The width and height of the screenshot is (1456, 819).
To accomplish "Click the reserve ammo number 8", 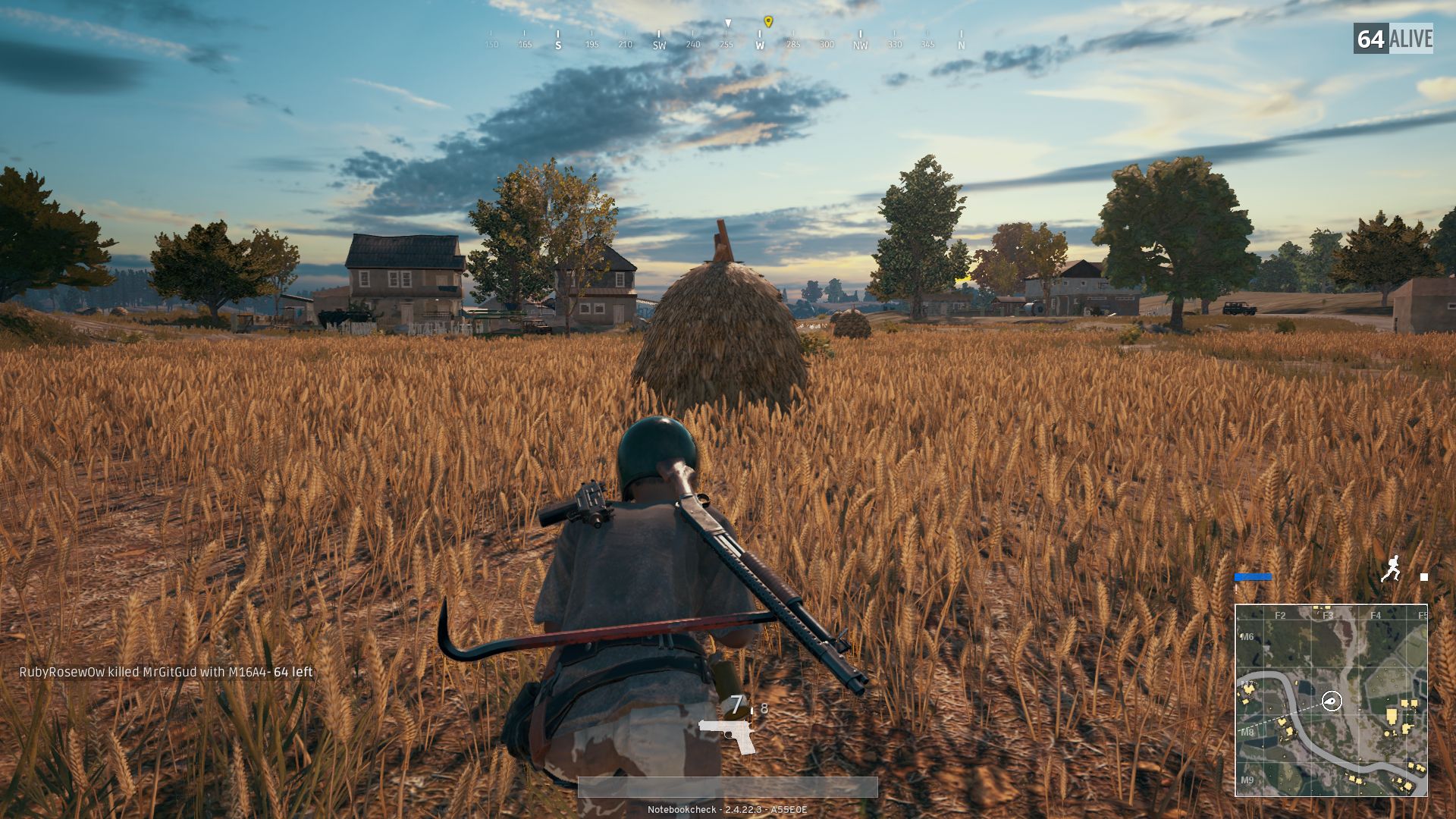I will point(764,708).
